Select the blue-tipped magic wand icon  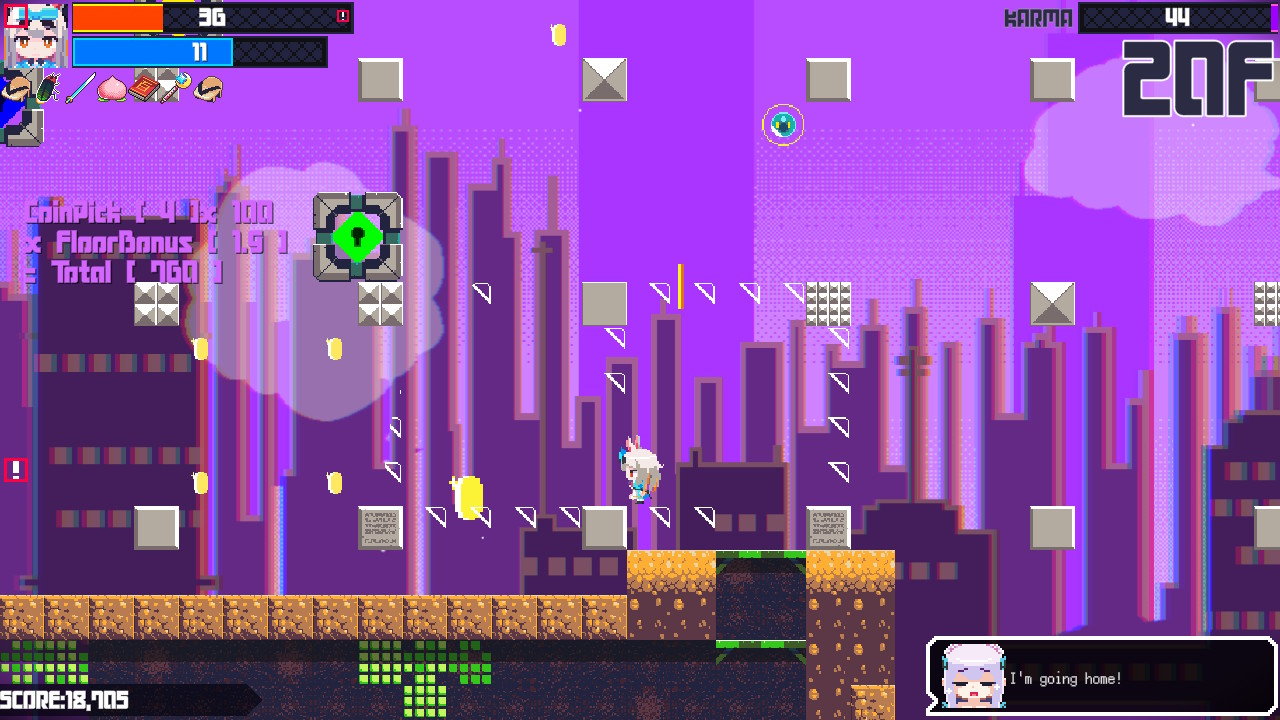(176, 88)
